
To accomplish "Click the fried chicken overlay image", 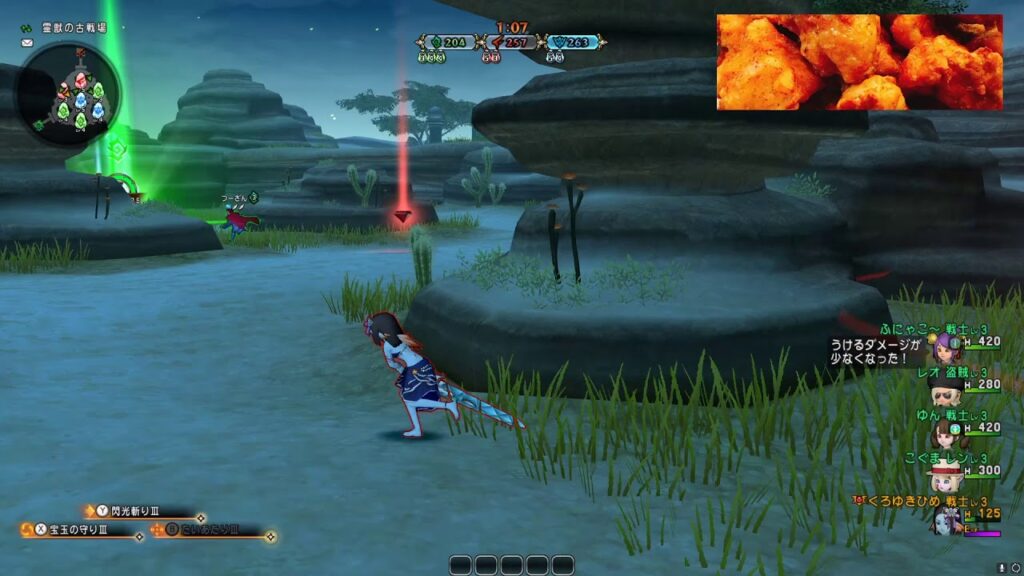I will tap(859, 62).
